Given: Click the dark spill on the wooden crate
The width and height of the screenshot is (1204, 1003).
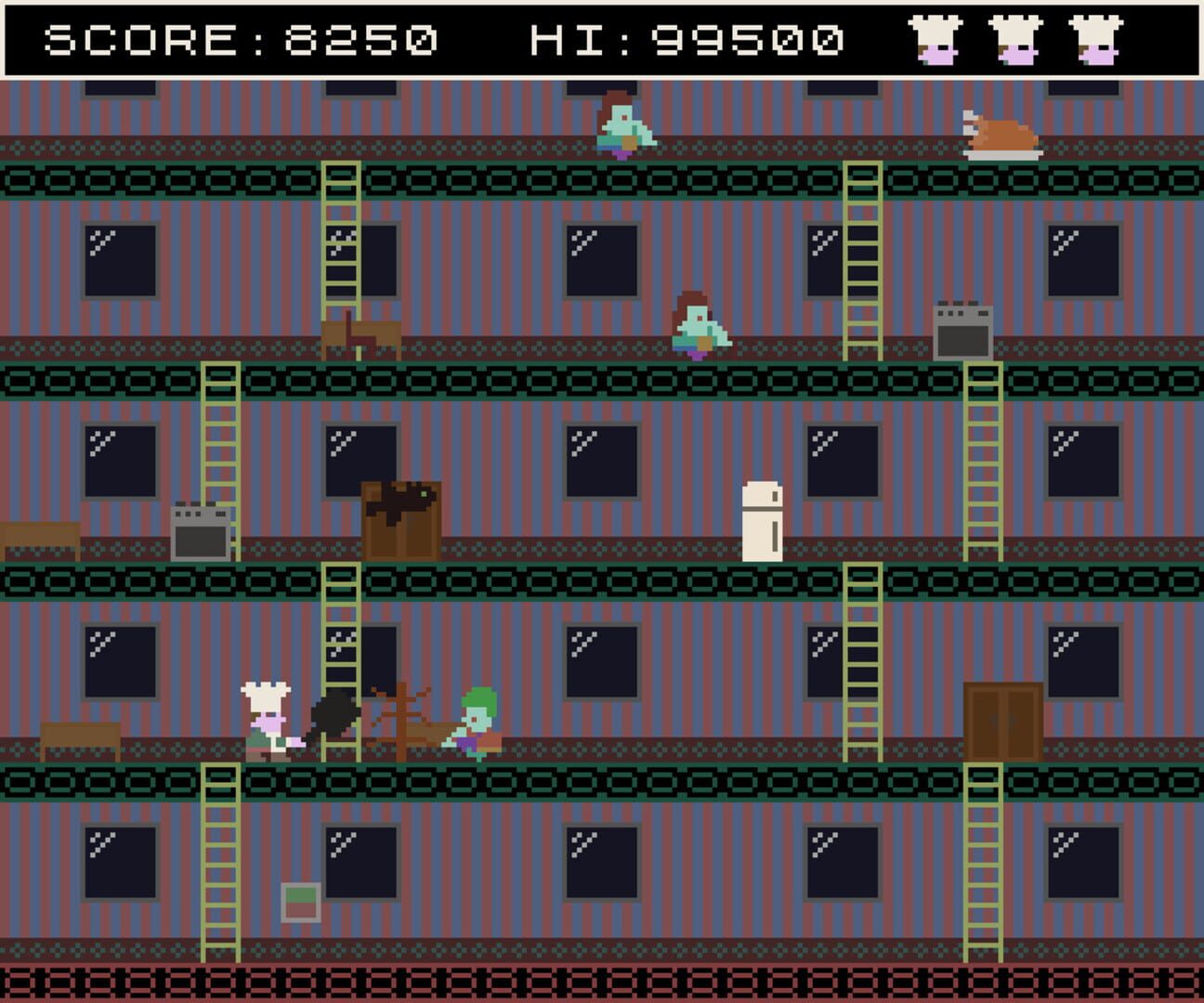Looking at the screenshot, I should click(399, 501).
